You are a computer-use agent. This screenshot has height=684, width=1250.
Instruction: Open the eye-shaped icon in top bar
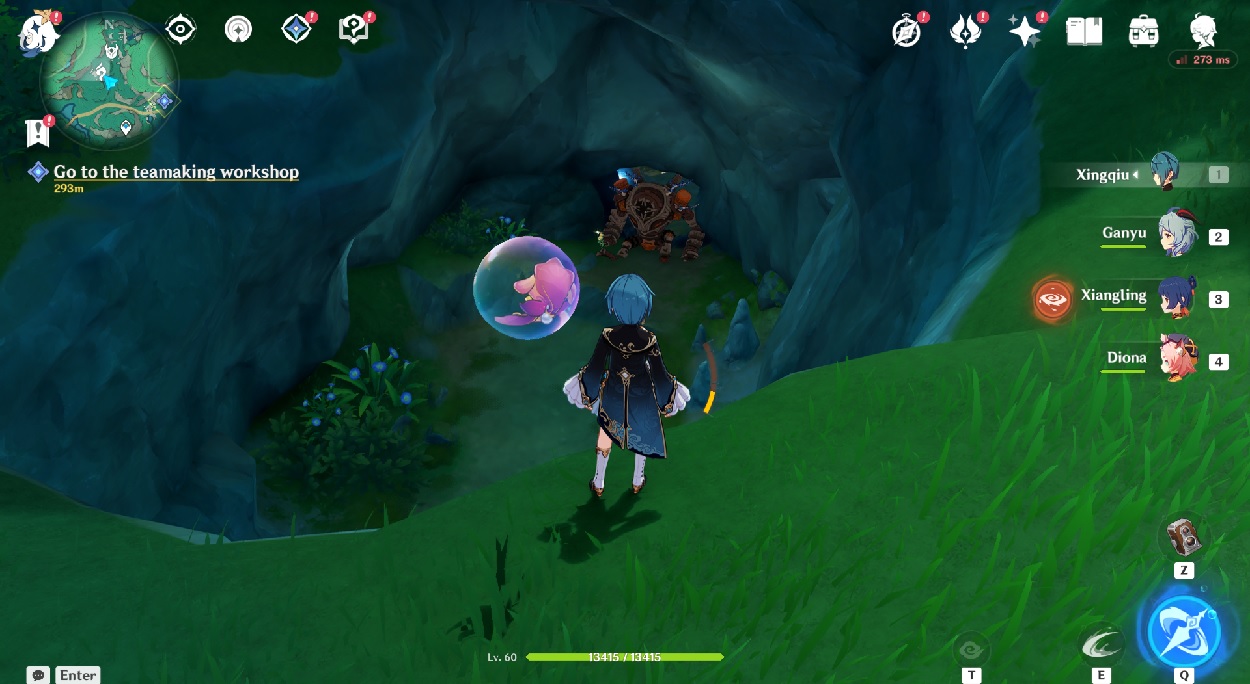(180, 30)
